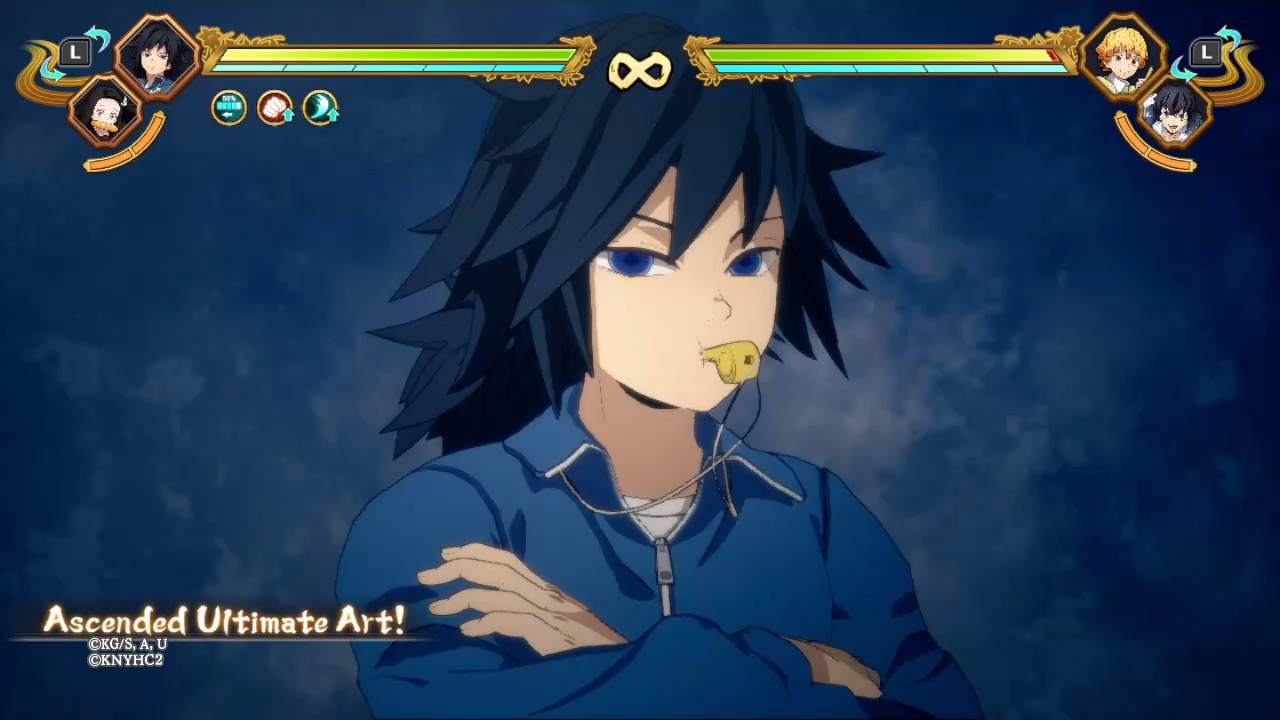Click Inosuke's support character portrait

pos(1177,111)
